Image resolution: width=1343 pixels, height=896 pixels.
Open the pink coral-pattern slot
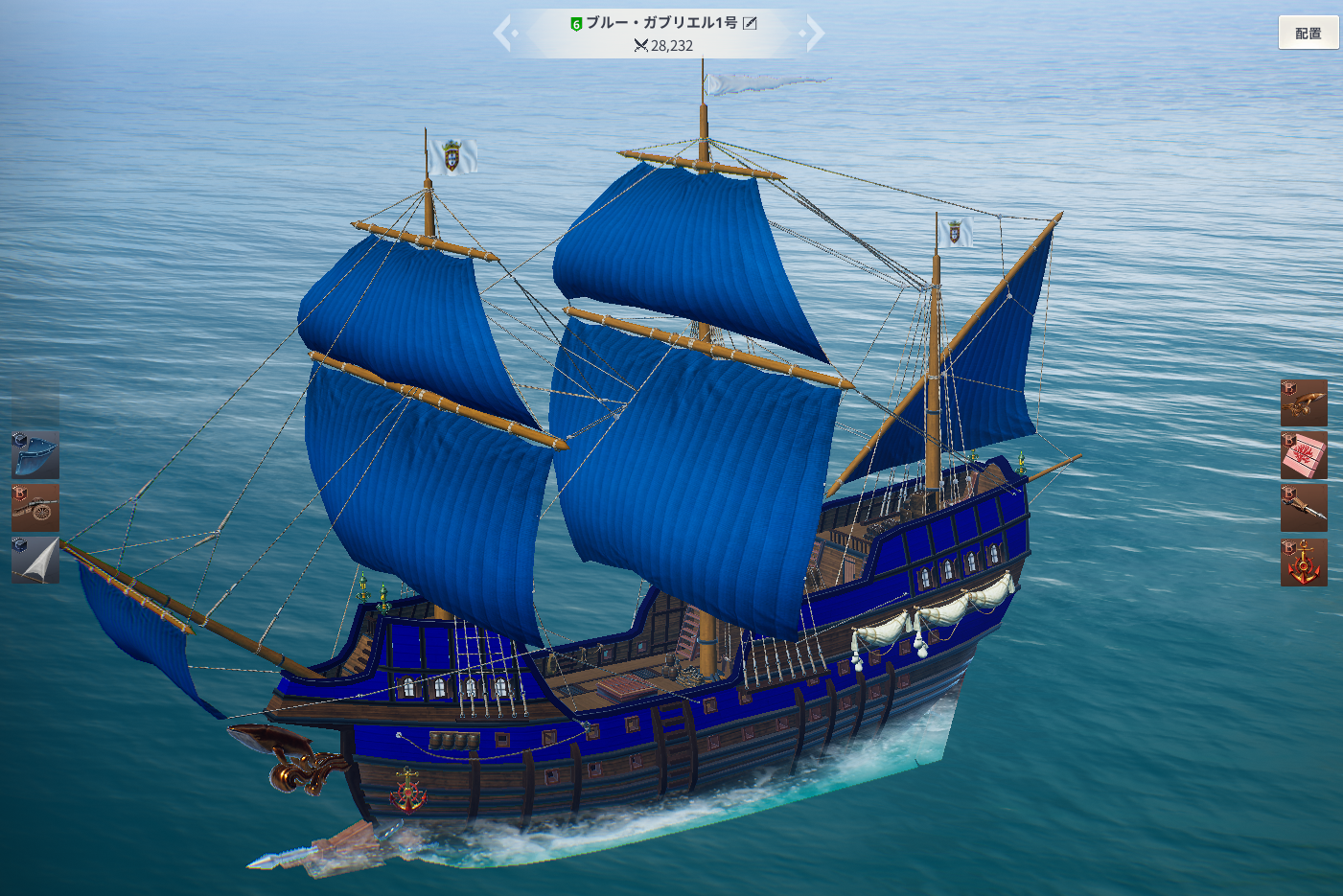pos(1304,455)
